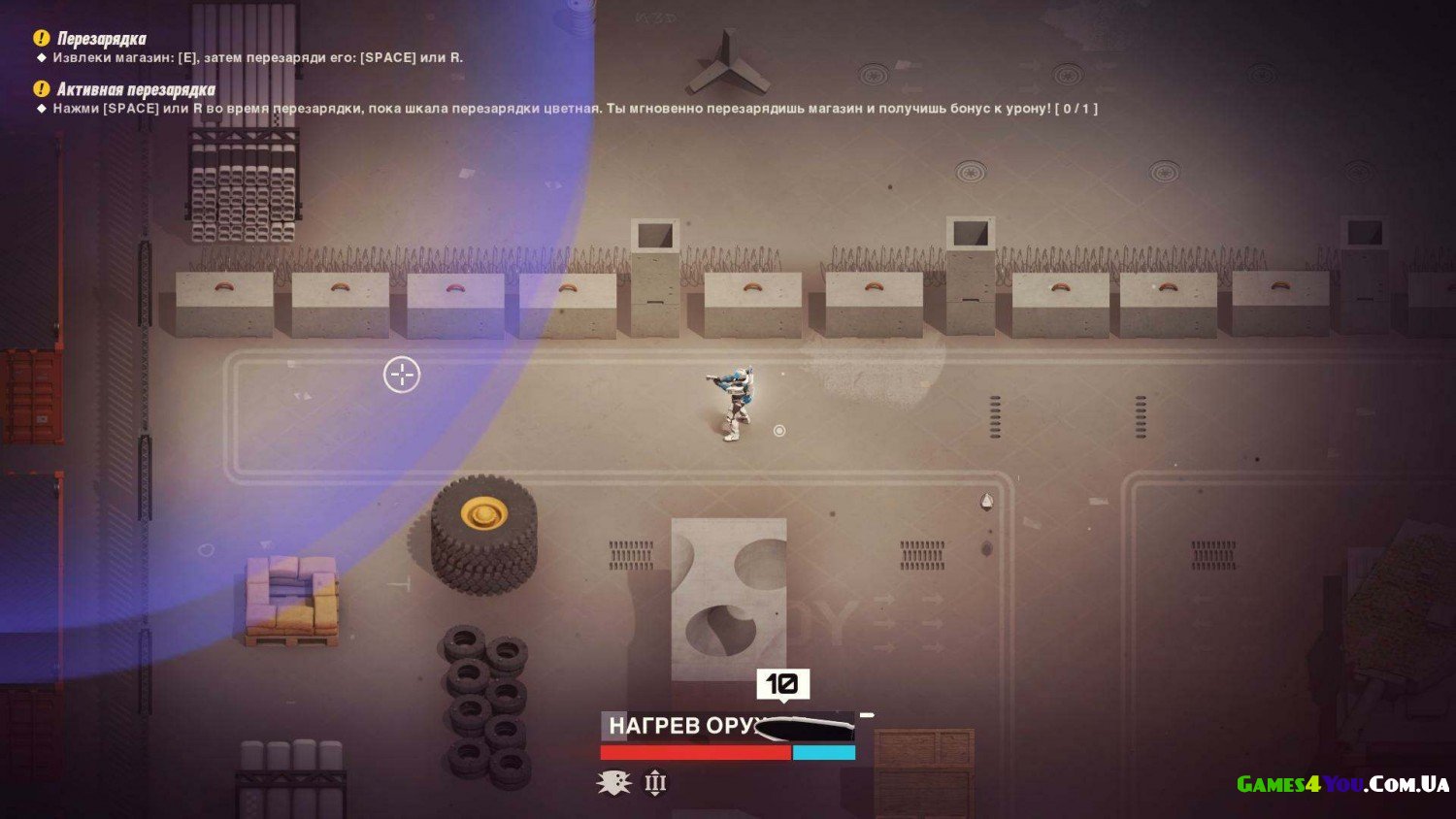This screenshot has width=1456, height=819.
Task: Open the Активная перезарядка objective entry
Action: (135, 90)
